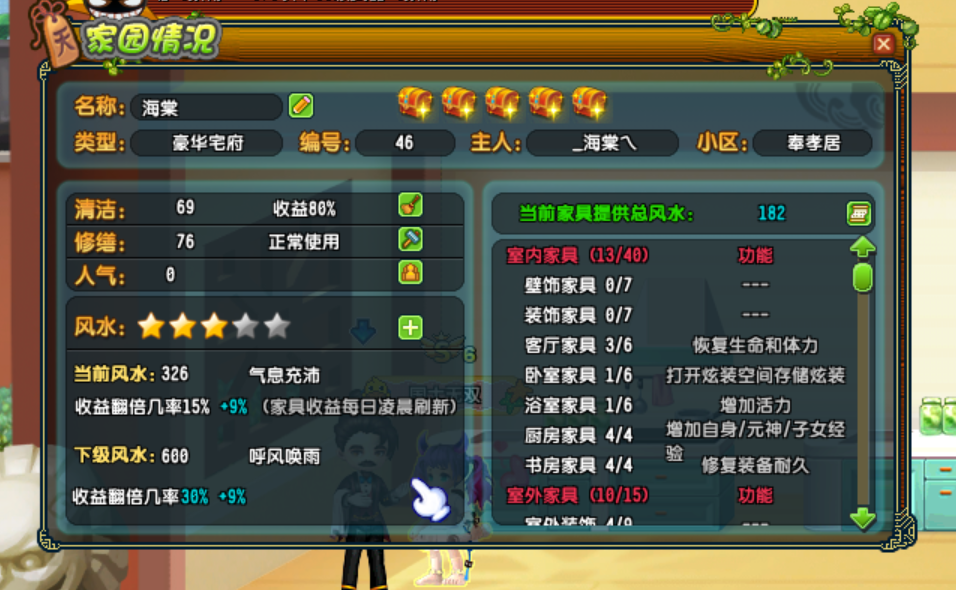Click the green plus button beside 风水 stars
This screenshot has height=590, width=956.
pos(410,327)
